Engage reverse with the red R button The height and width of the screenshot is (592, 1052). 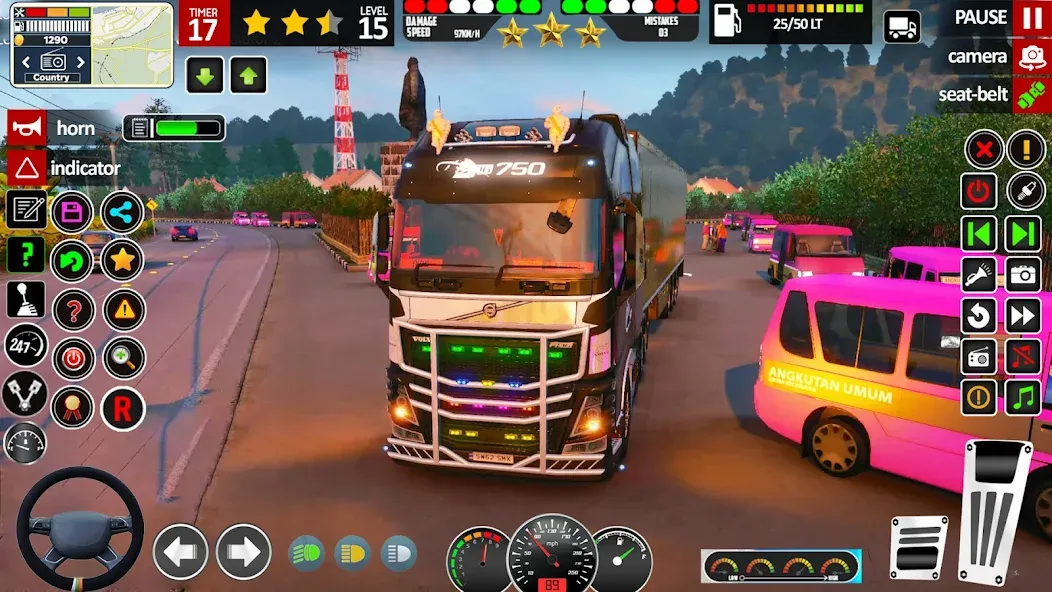click(x=122, y=408)
